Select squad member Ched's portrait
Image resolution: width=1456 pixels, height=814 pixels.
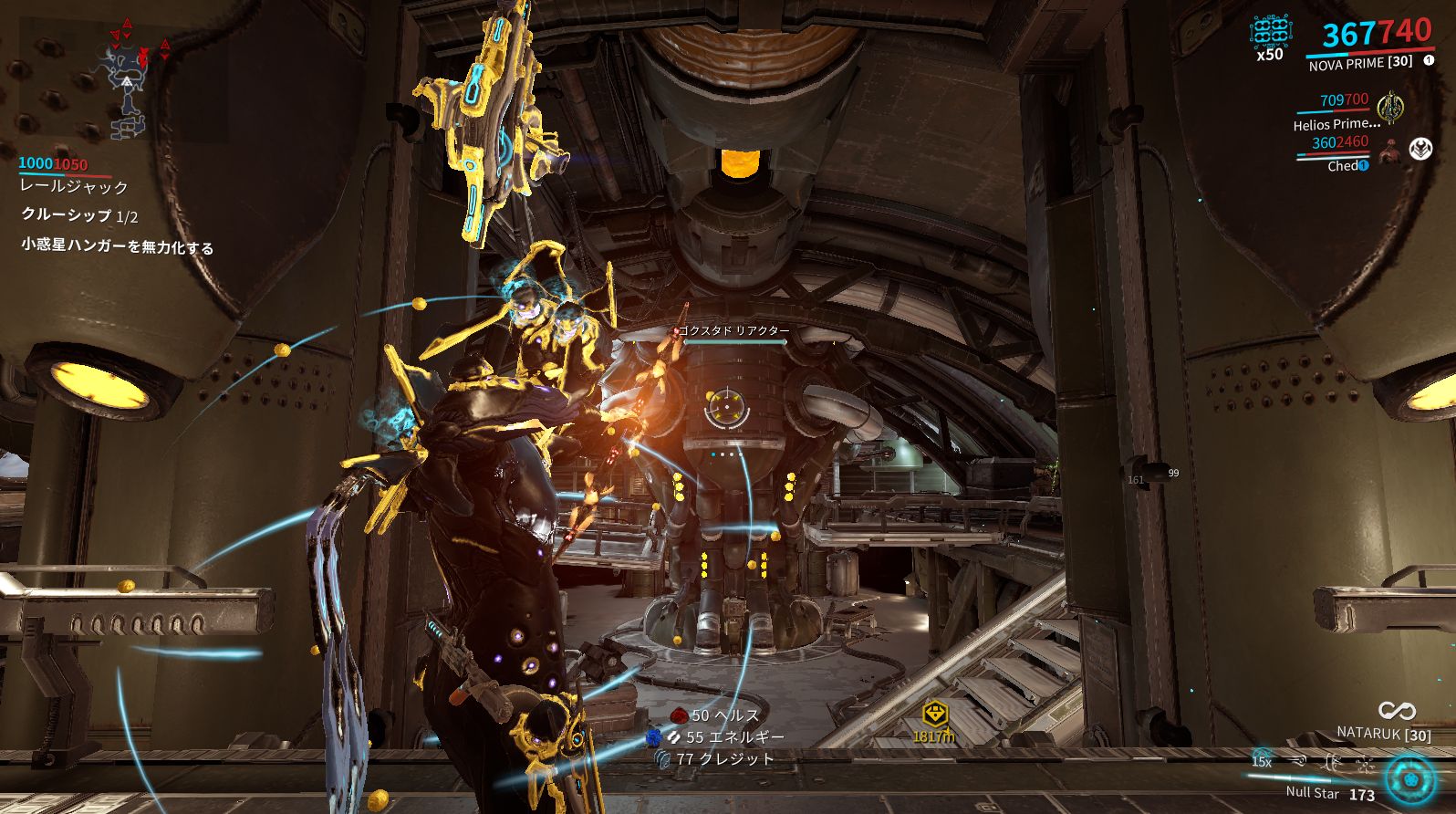[x=1390, y=152]
